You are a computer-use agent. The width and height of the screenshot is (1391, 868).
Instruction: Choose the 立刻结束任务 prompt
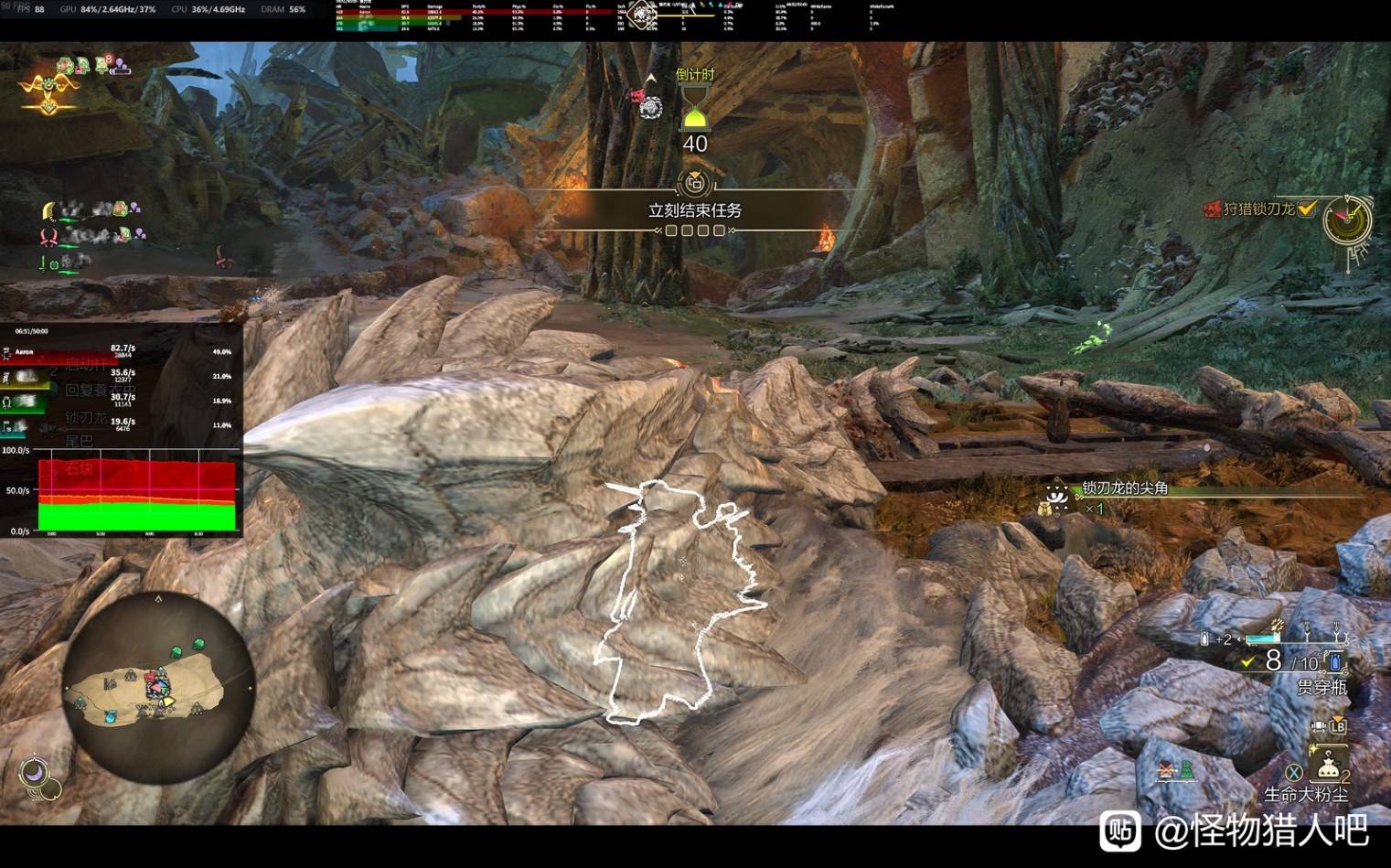point(694,210)
